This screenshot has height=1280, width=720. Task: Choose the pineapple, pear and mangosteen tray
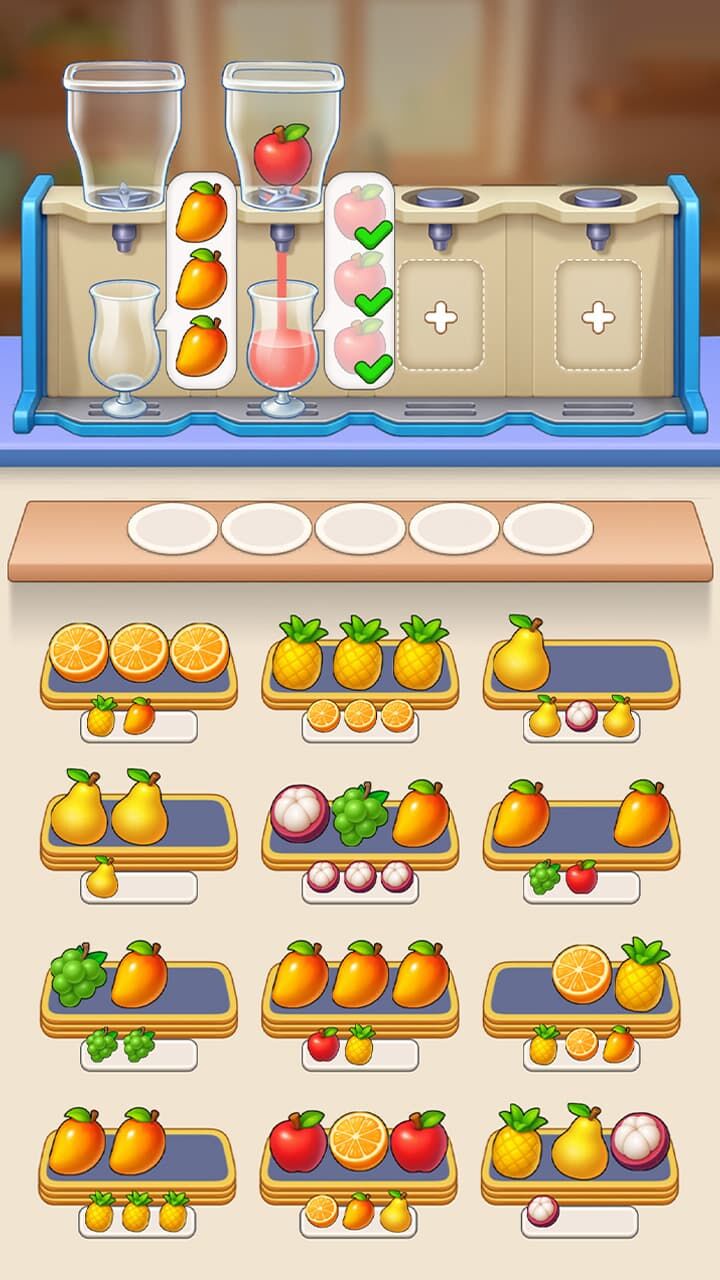[x=581, y=1150]
